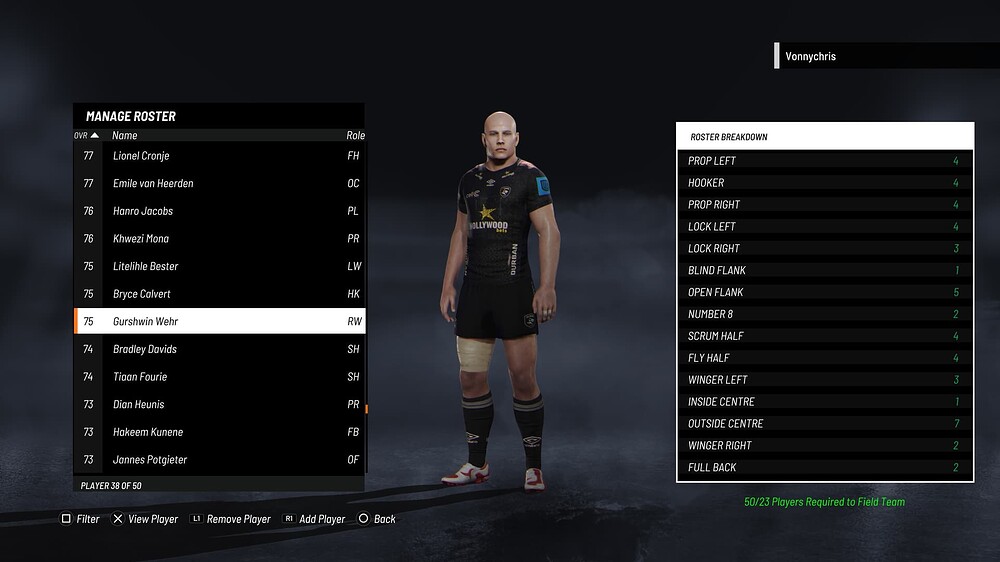Sort roster by the OVR column
1000x562 pixels.
(86, 135)
